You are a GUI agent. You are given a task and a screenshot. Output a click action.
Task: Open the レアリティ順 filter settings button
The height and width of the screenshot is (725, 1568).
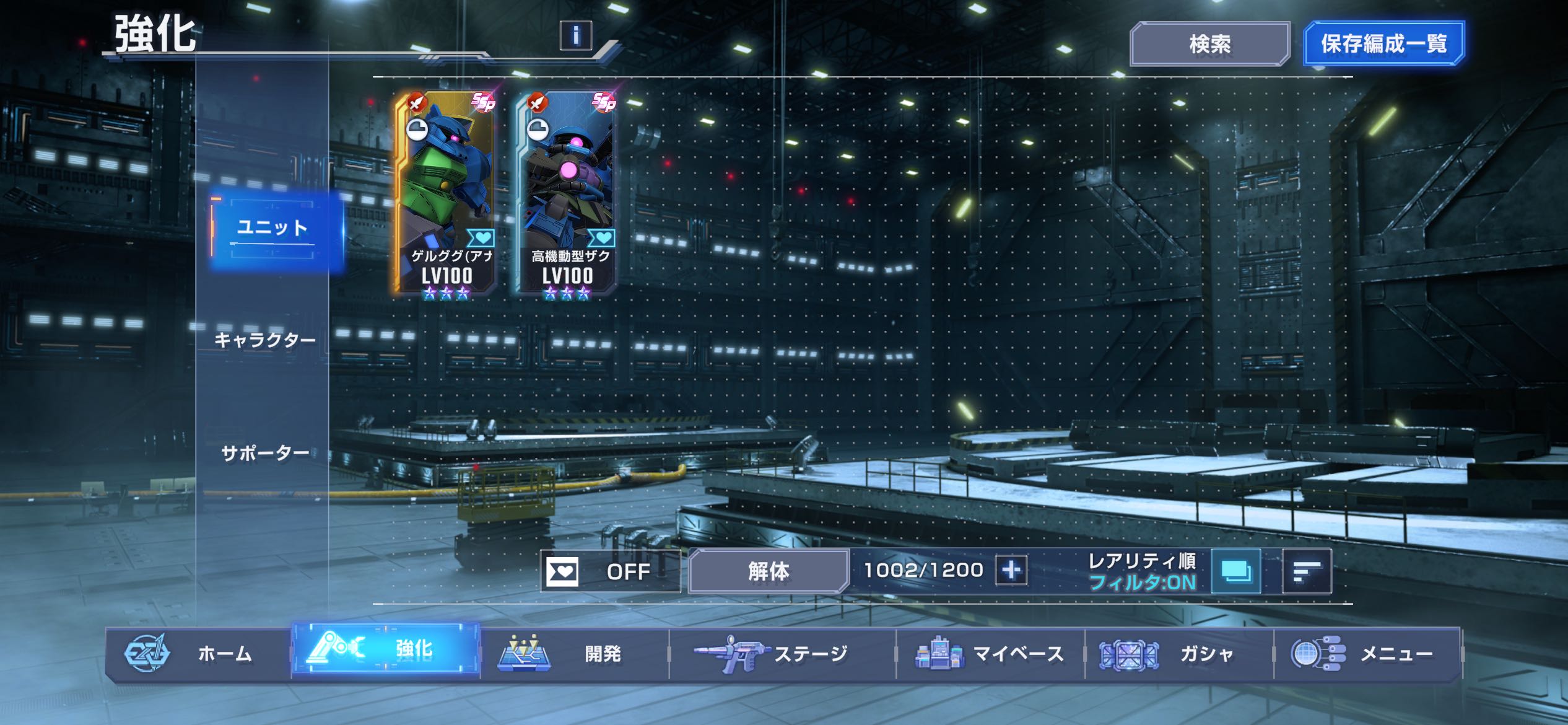click(1236, 571)
